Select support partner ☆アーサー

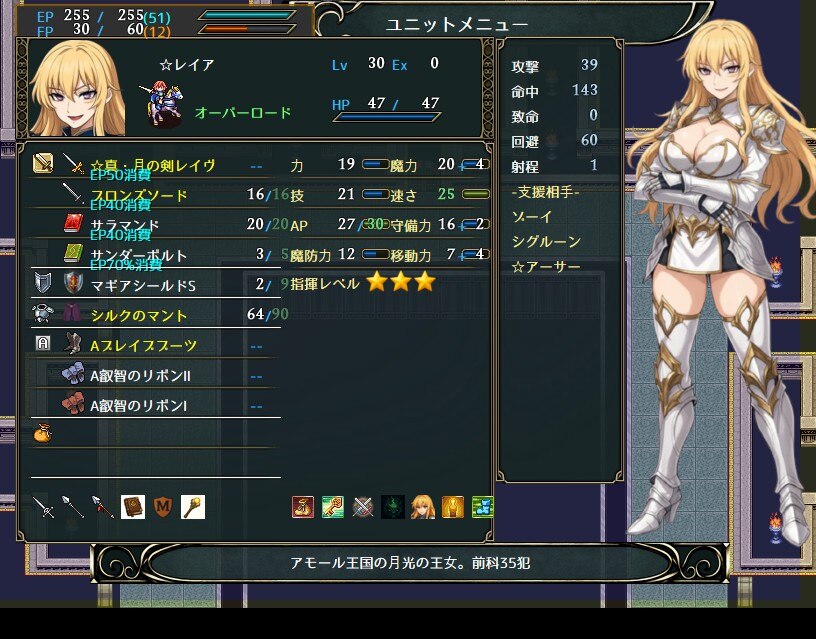click(544, 266)
